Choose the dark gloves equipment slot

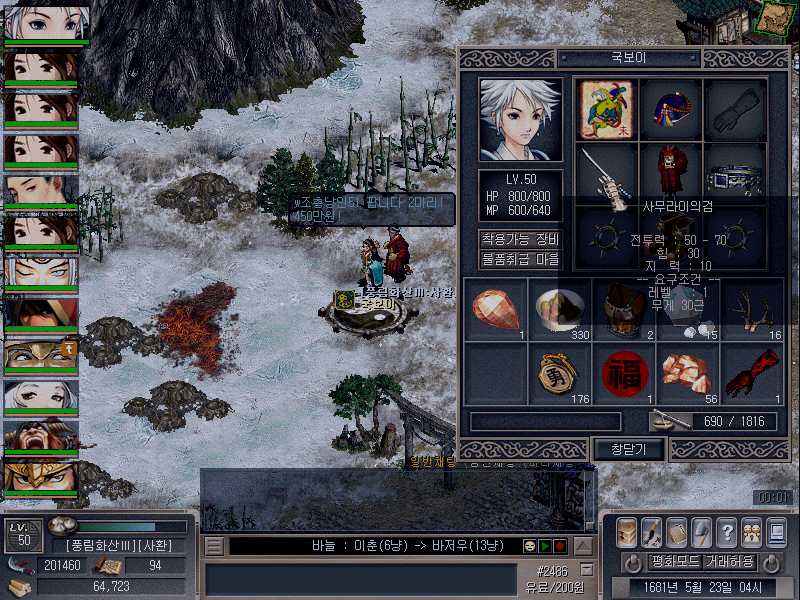(735, 108)
